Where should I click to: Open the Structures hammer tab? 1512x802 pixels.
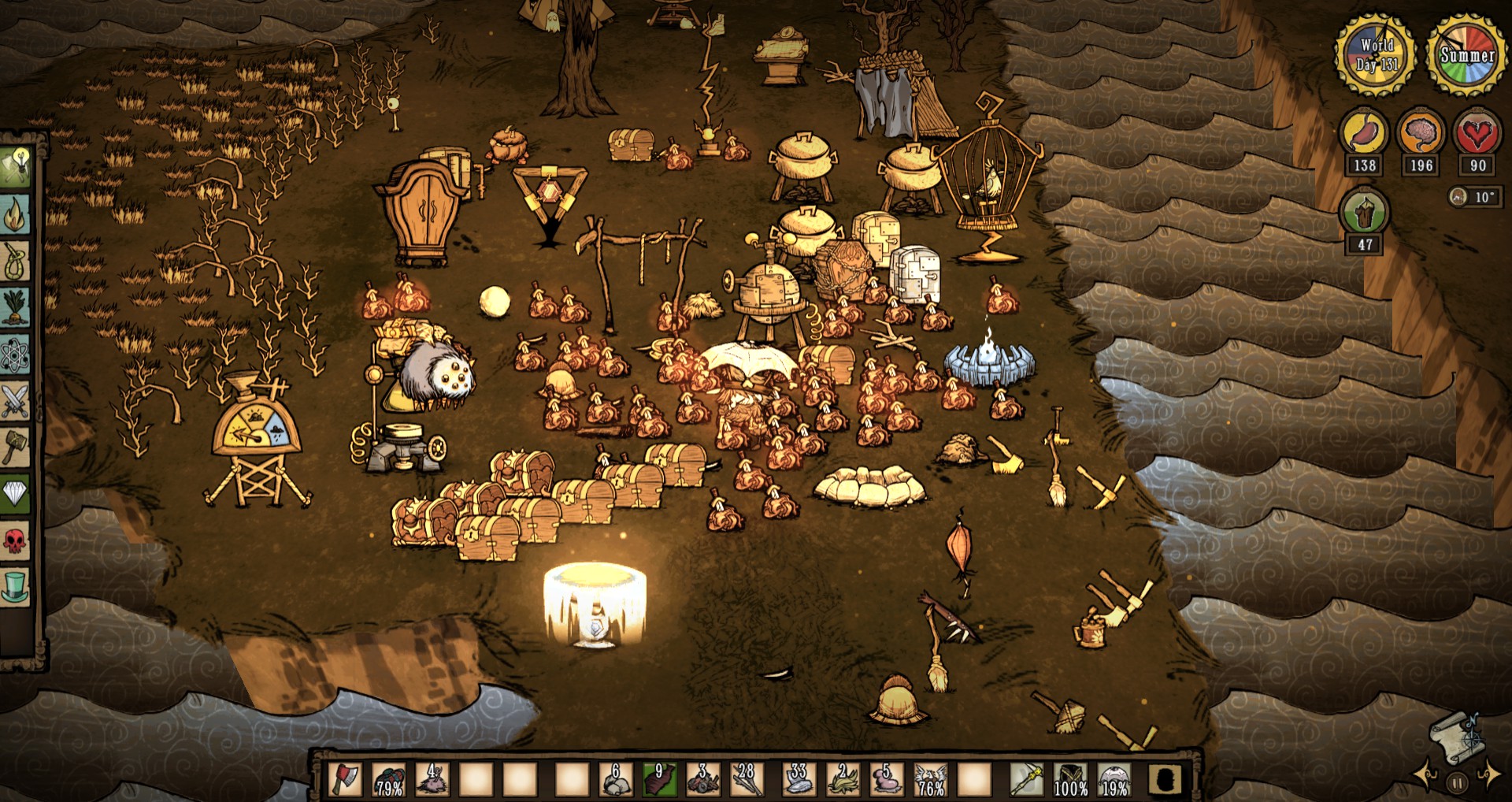click(x=16, y=447)
